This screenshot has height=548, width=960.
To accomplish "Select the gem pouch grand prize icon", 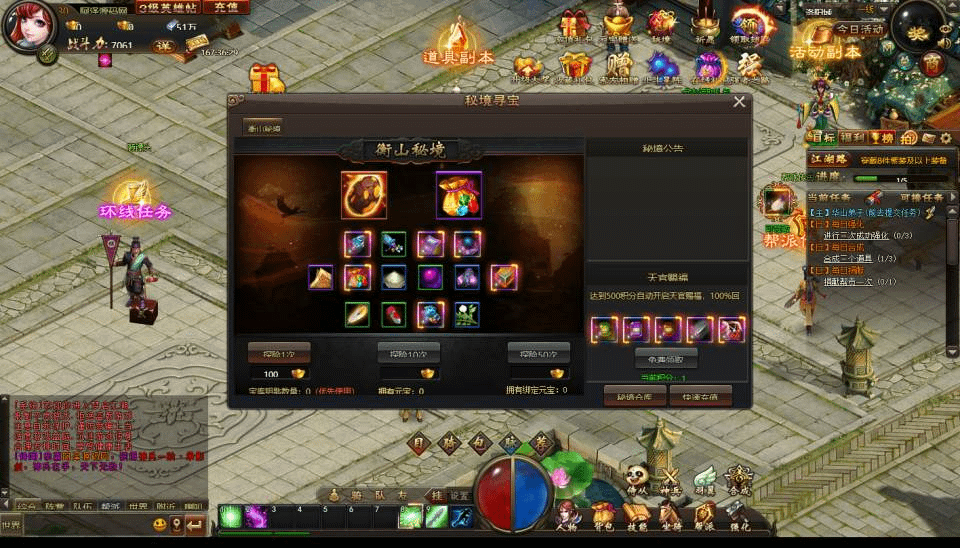I will point(459,195).
